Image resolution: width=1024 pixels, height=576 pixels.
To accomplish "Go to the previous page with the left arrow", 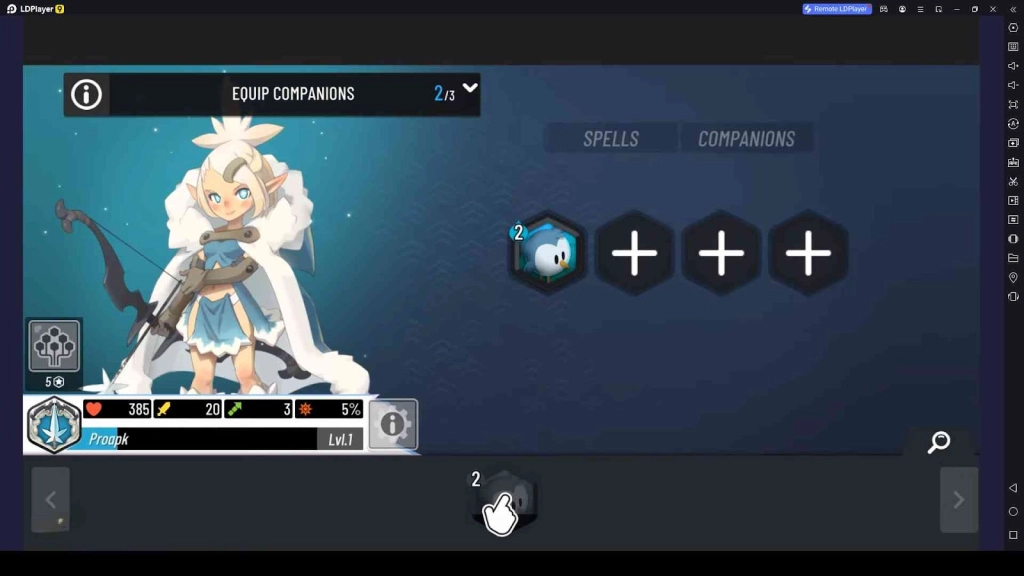I will pos(50,500).
